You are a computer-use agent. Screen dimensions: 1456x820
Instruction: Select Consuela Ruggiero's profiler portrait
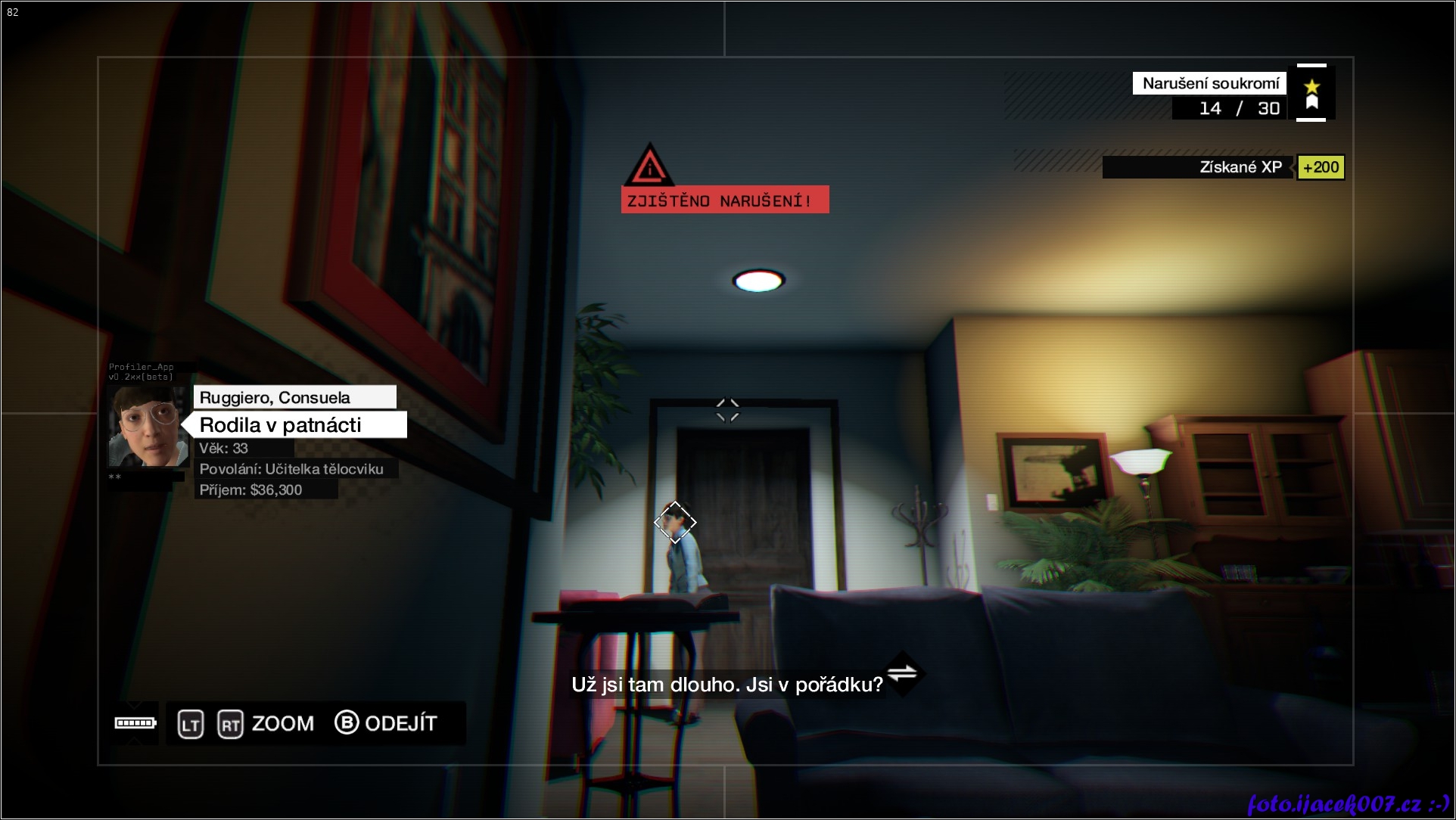click(148, 427)
